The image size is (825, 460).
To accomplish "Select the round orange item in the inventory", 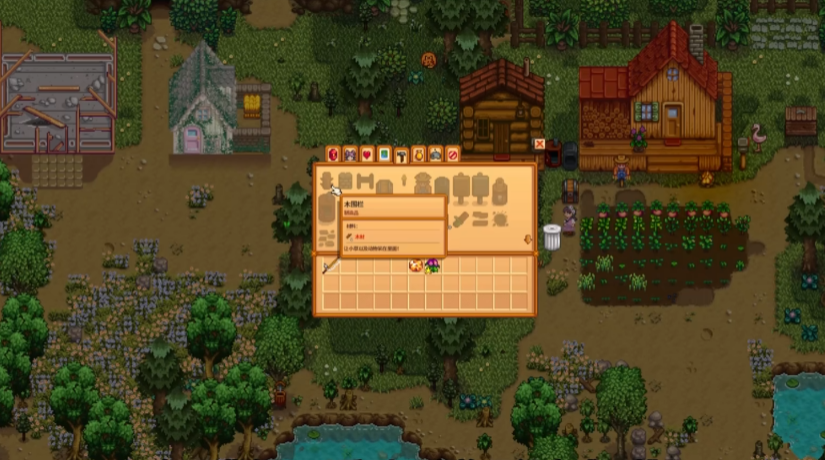I will [414, 266].
